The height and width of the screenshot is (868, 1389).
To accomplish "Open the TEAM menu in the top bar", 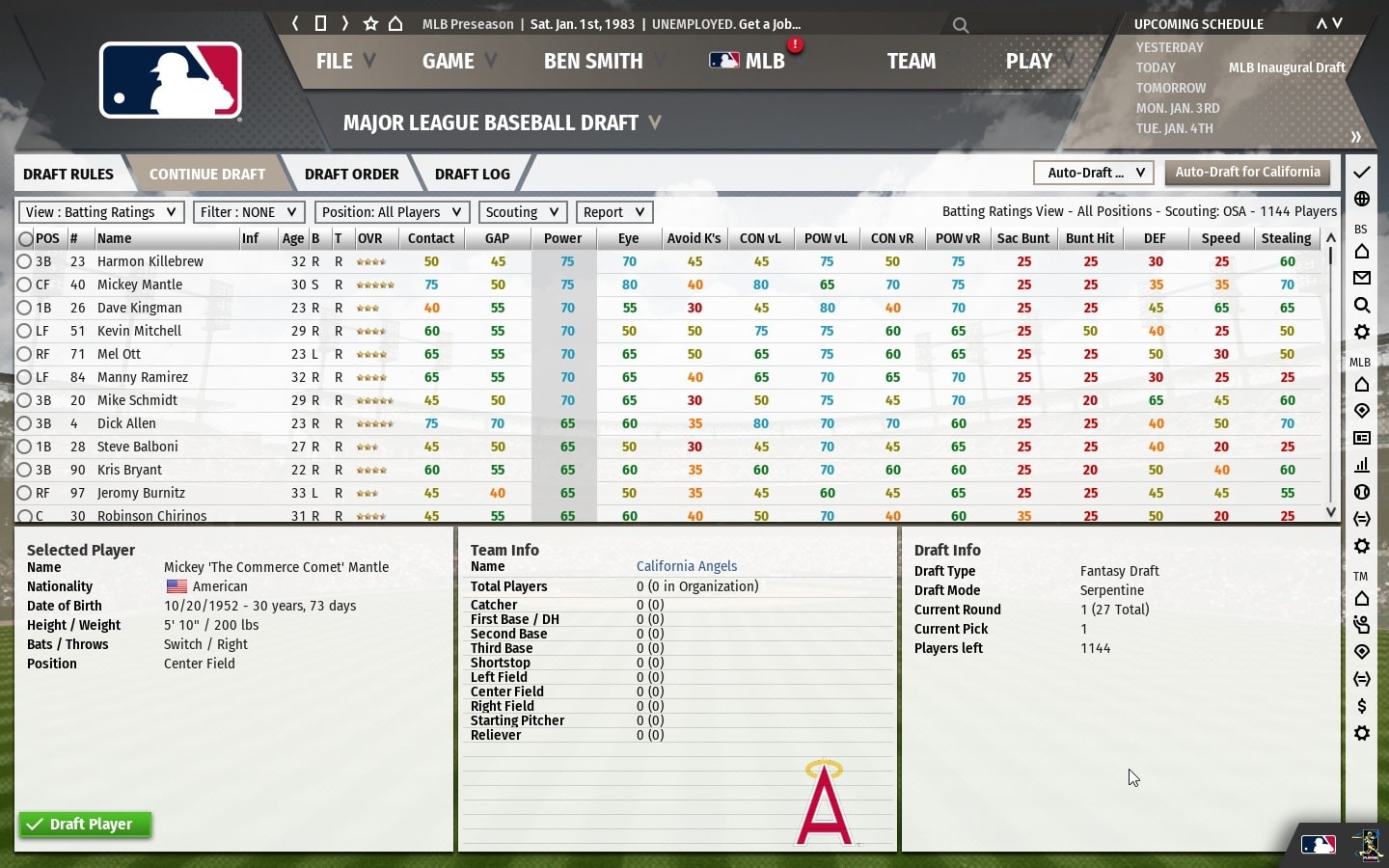I will click(x=911, y=61).
